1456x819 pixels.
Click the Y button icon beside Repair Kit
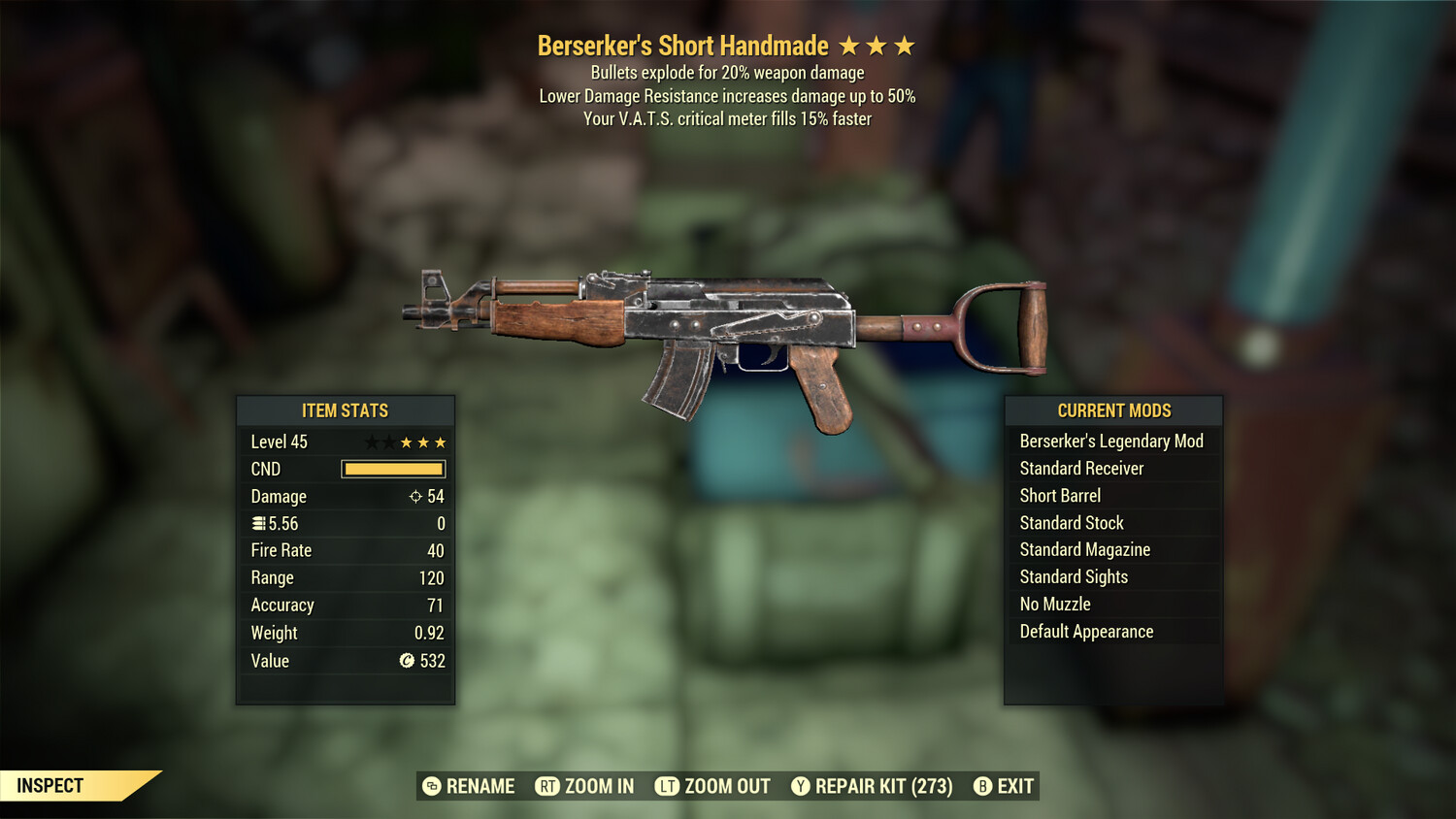point(800,786)
